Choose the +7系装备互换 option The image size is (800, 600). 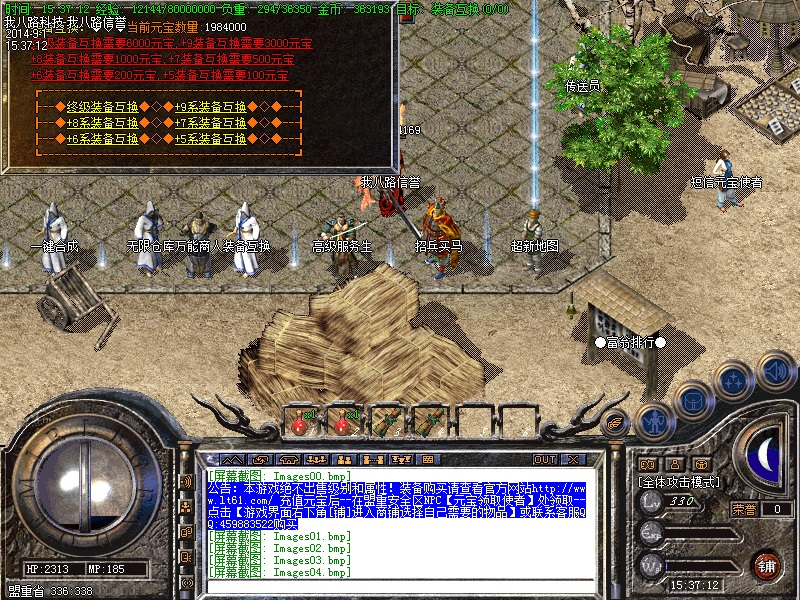click(211, 123)
